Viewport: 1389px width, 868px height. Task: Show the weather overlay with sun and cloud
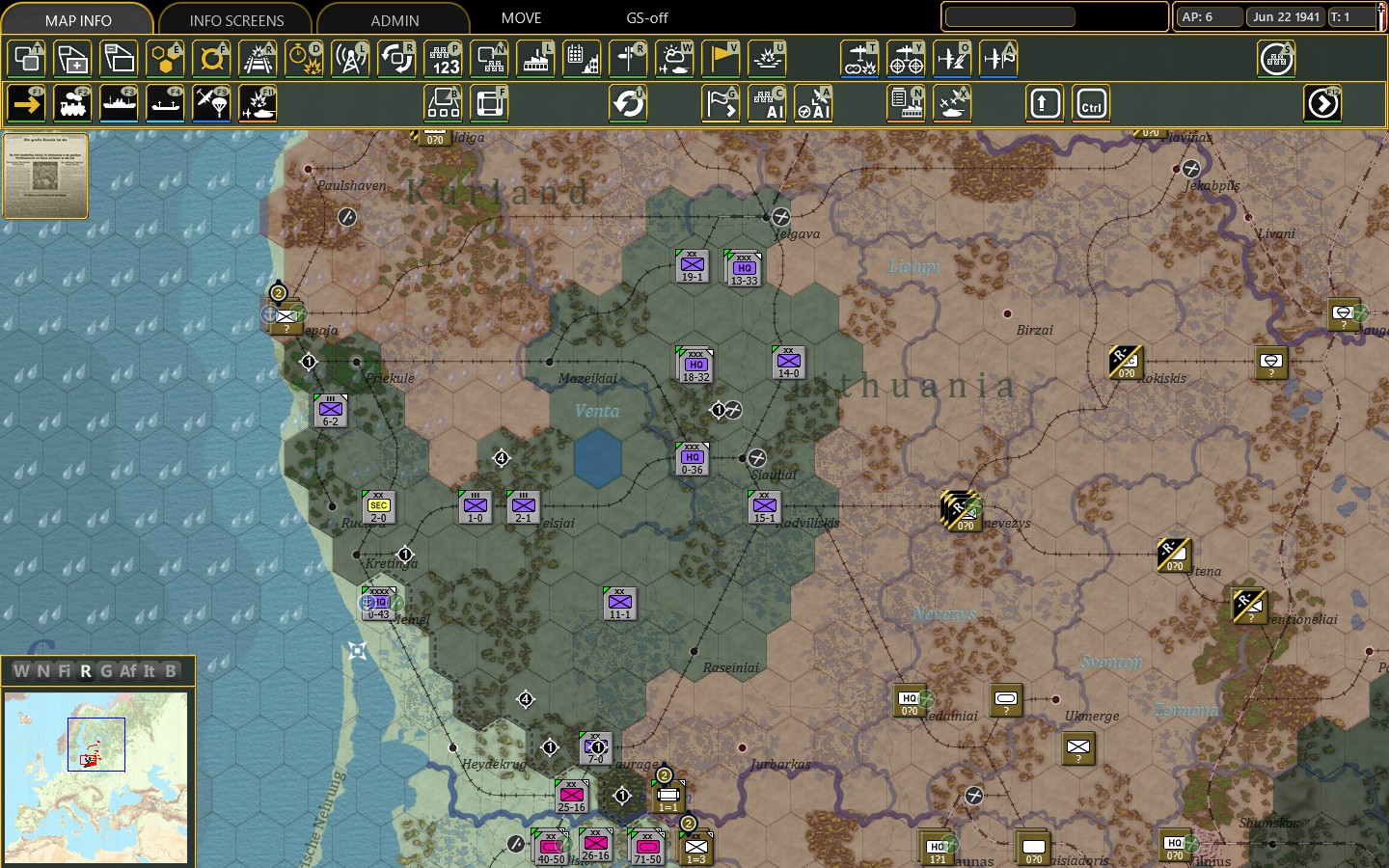coord(675,59)
